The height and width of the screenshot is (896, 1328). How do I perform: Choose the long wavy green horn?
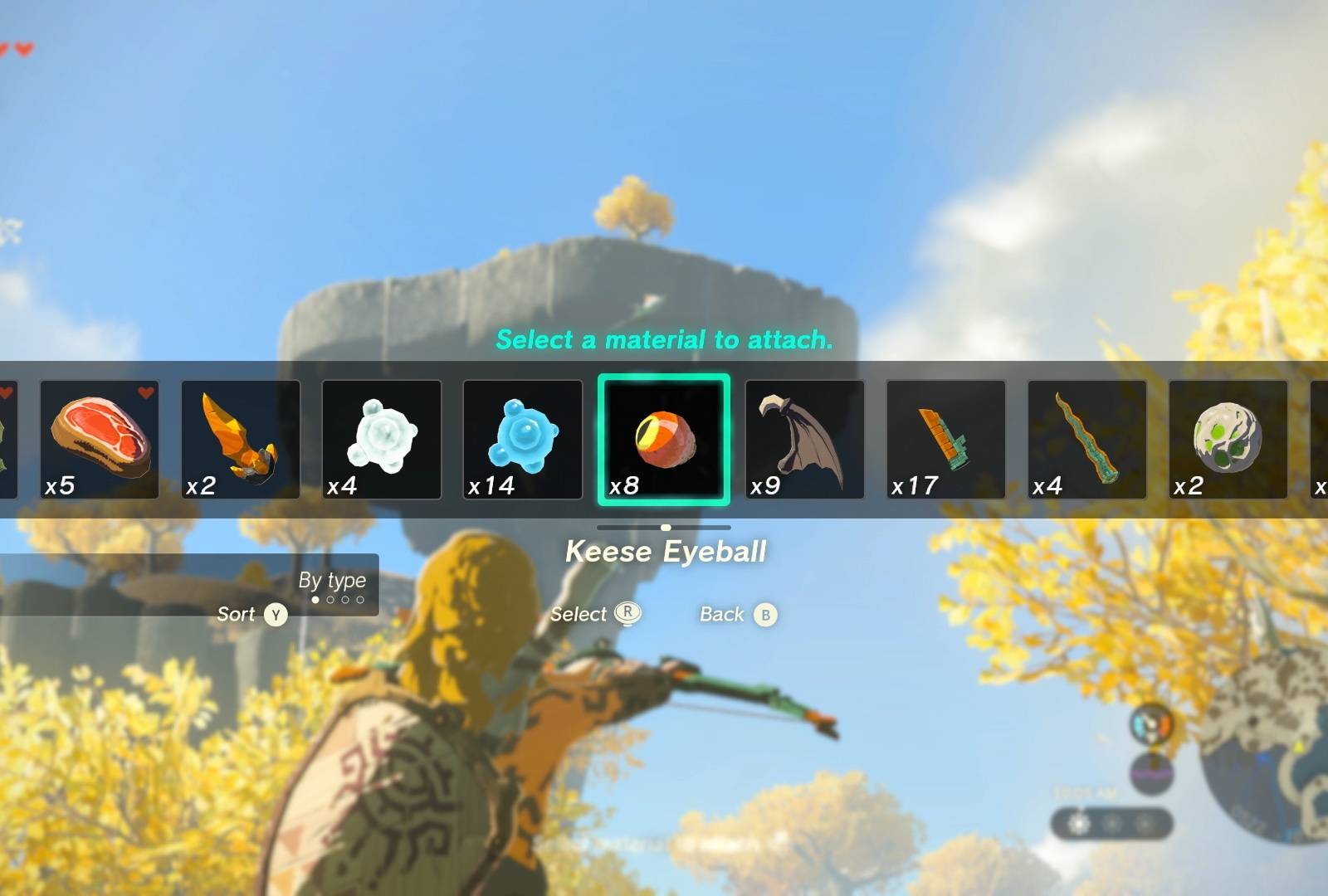pos(1086,439)
